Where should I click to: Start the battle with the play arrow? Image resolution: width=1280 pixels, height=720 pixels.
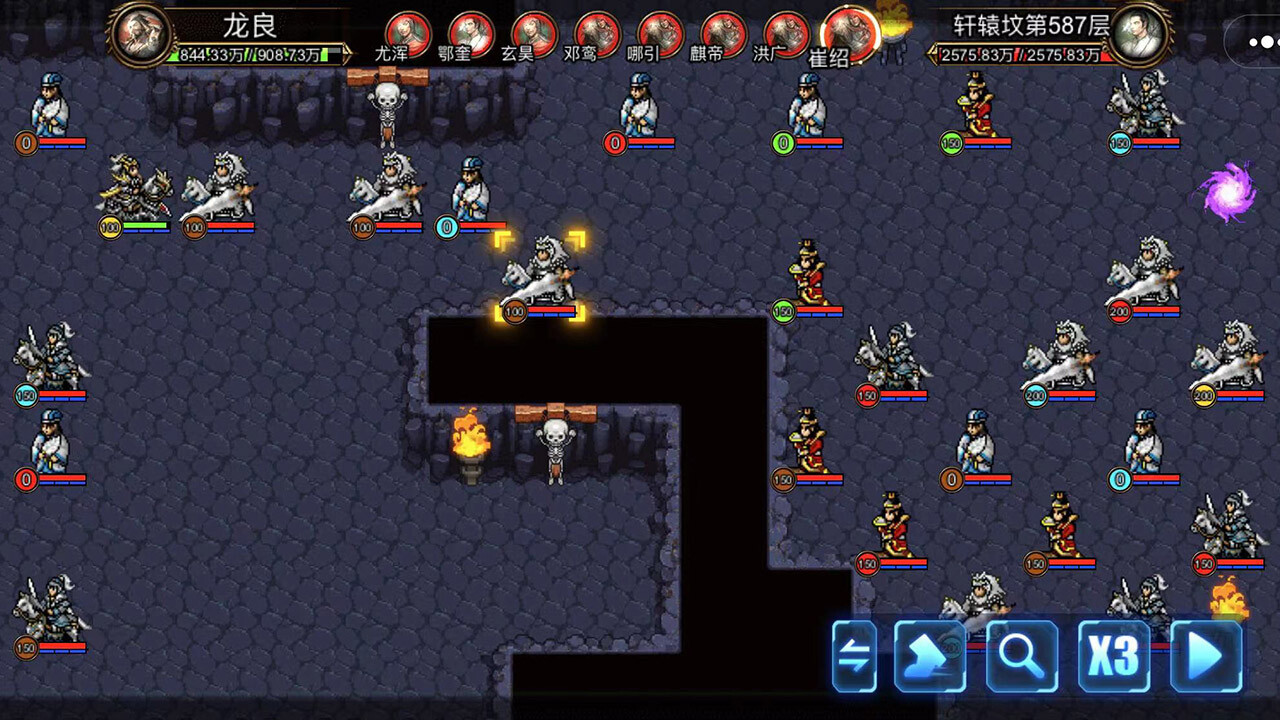tap(1206, 656)
